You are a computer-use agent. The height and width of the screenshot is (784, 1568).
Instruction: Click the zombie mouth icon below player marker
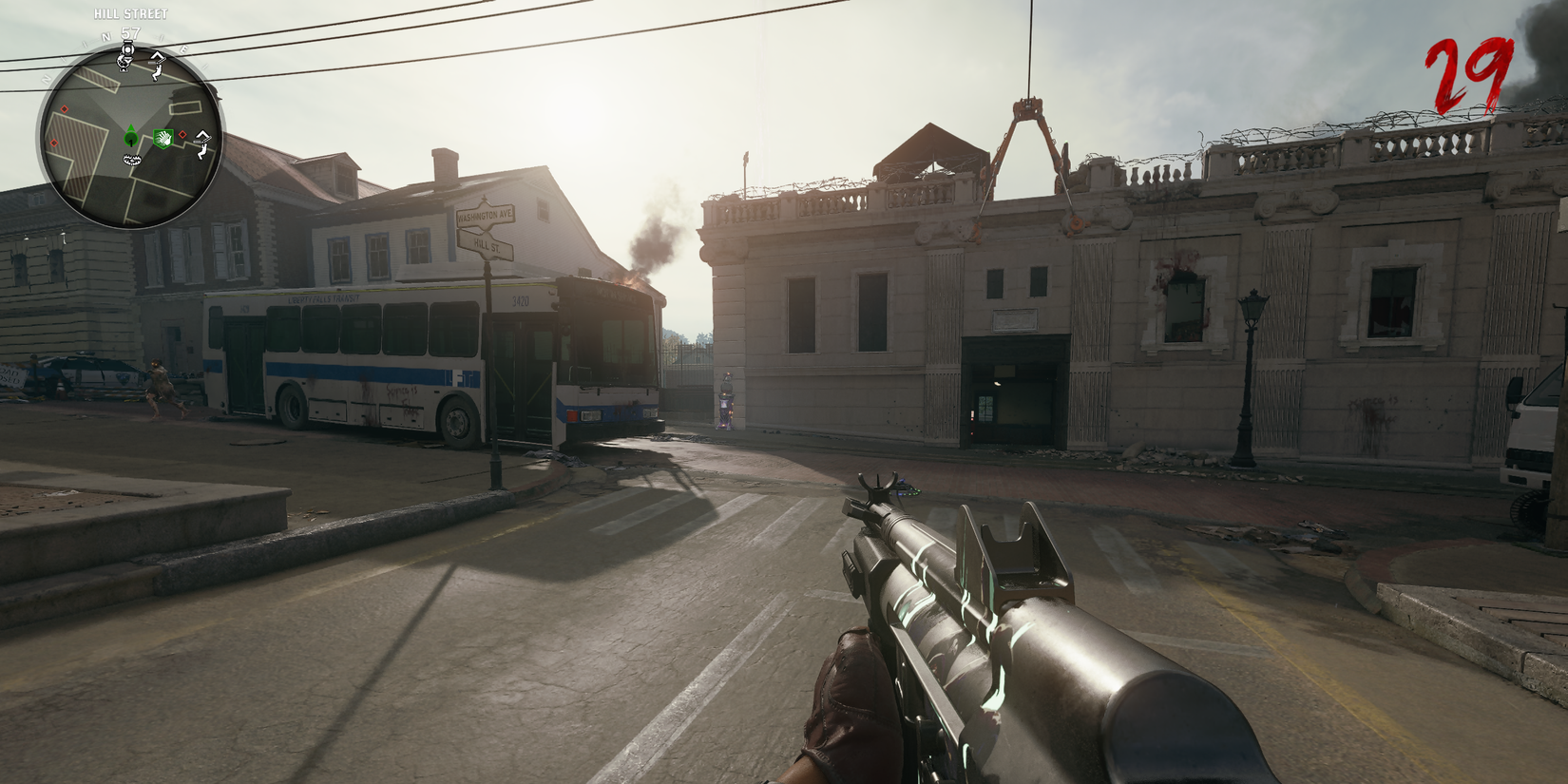click(x=131, y=160)
